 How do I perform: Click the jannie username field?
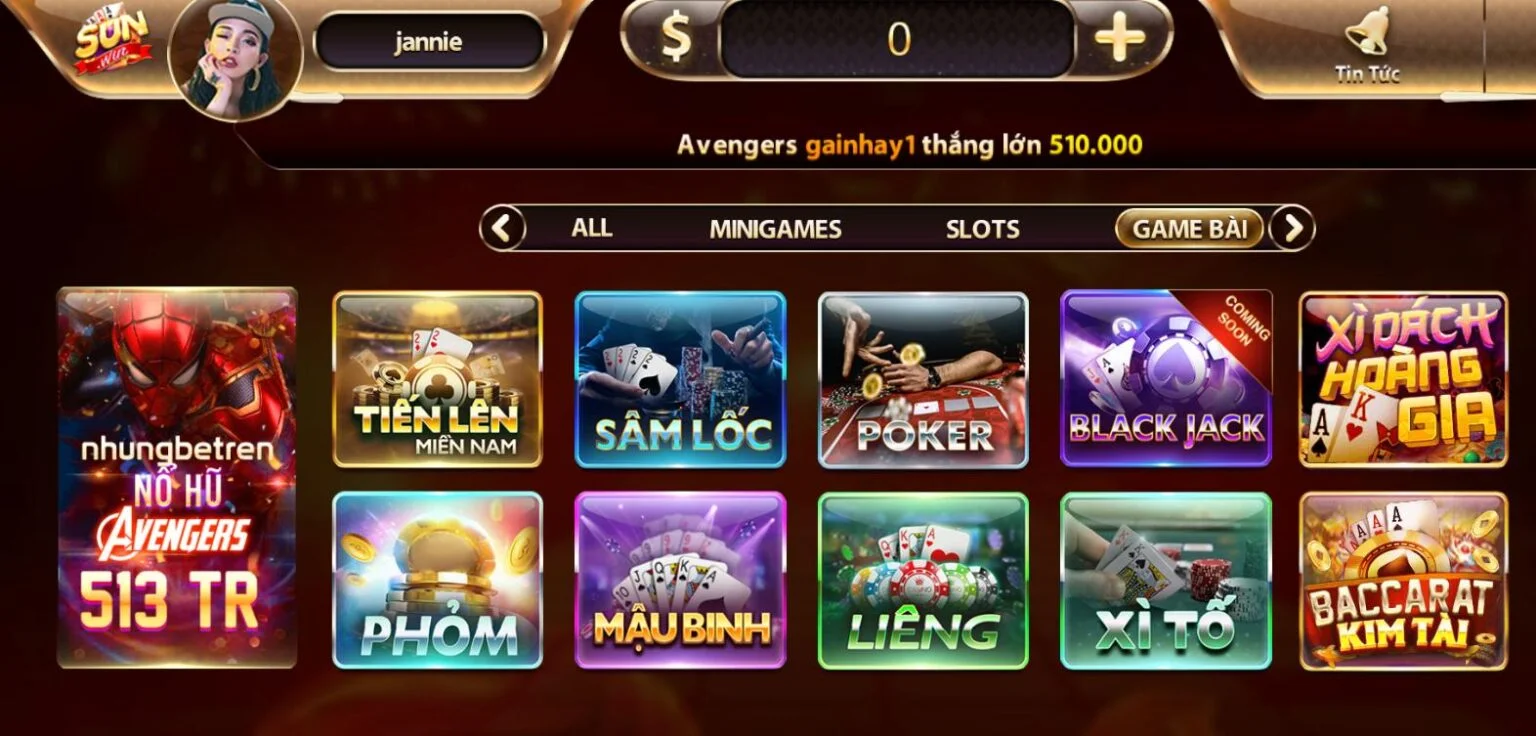tap(430, 42)
